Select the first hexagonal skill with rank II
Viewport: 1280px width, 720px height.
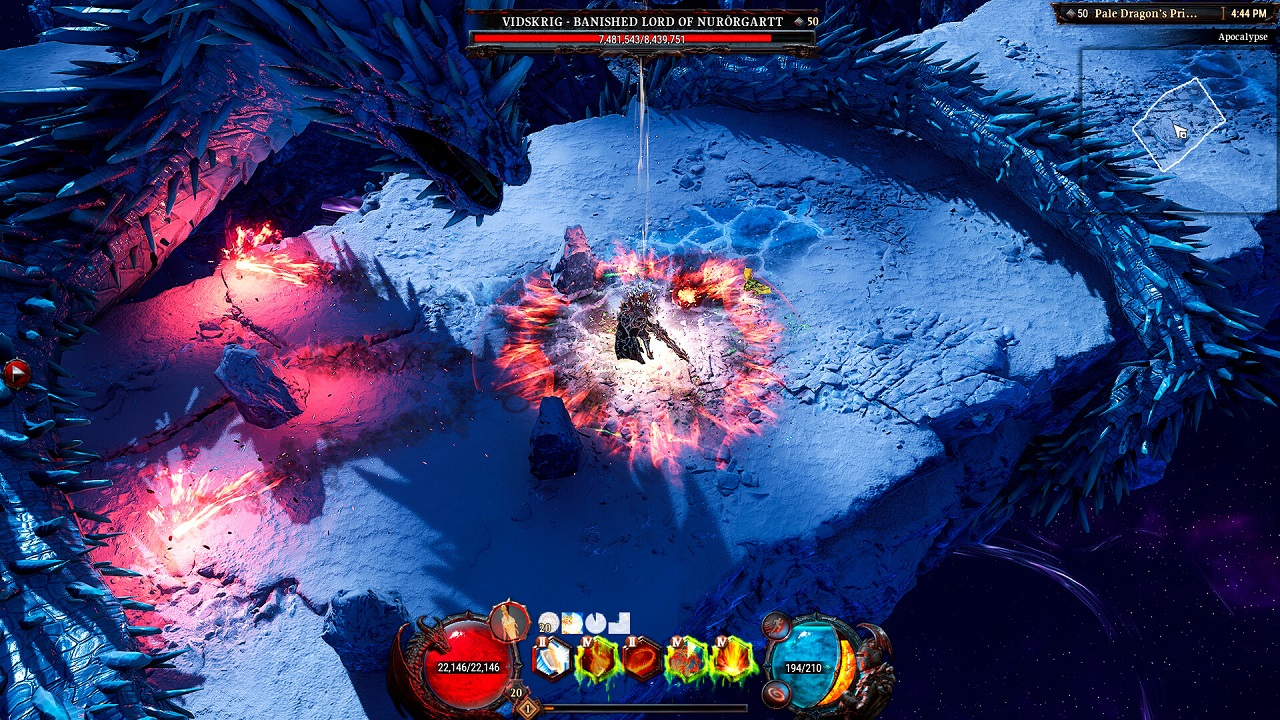point(550,658)
